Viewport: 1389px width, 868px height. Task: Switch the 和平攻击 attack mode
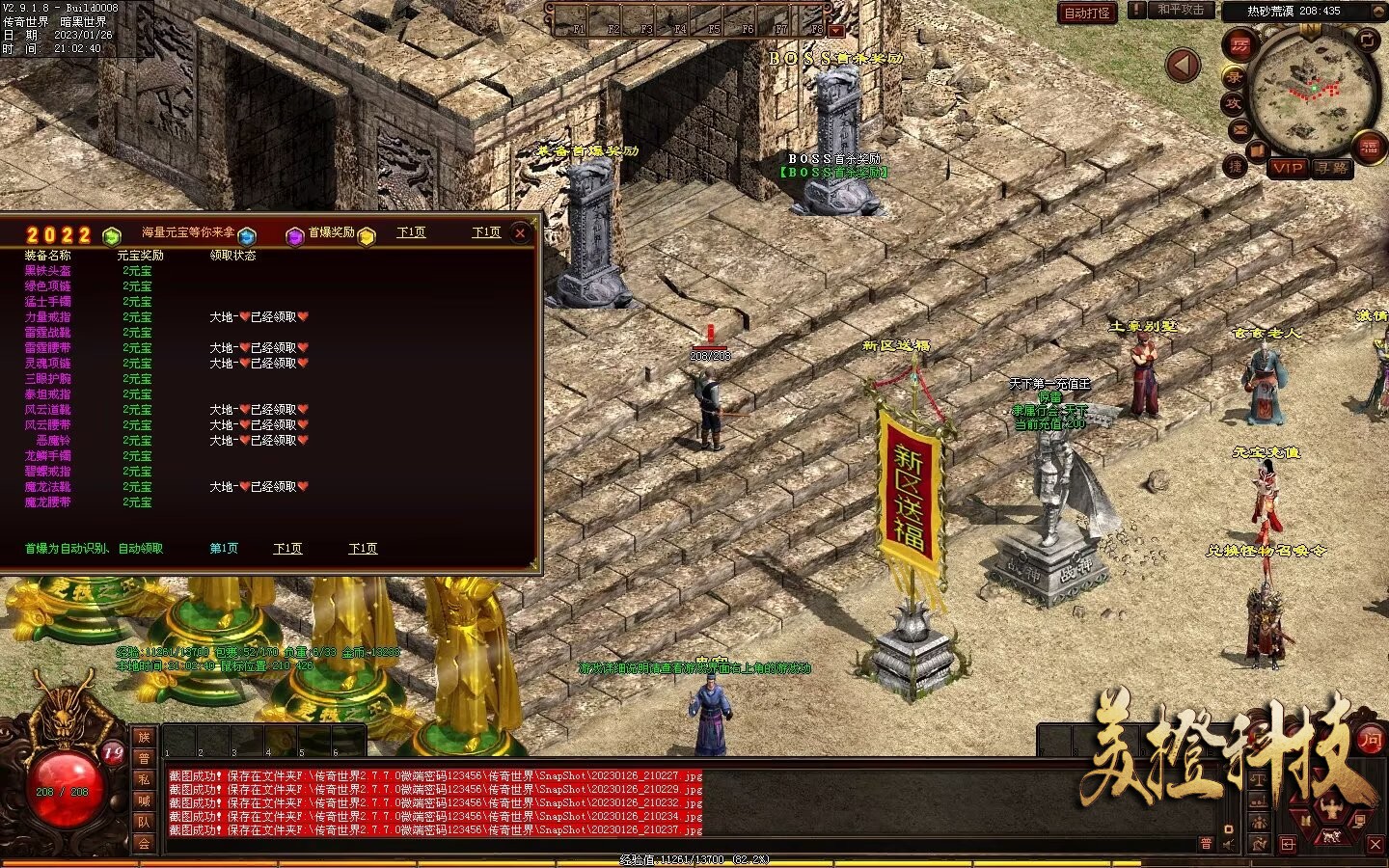[1181, 10]
